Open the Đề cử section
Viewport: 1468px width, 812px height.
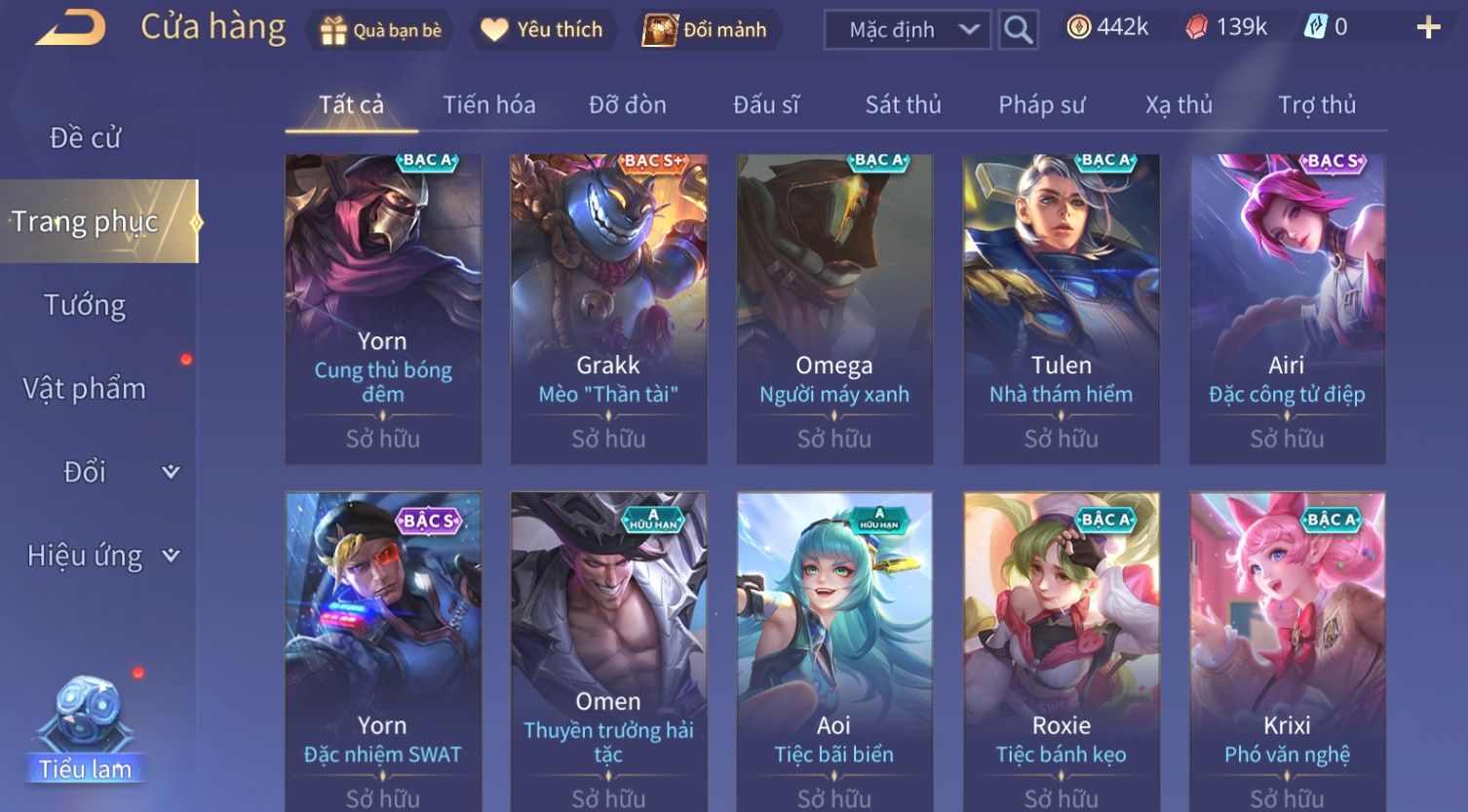click(86, 138)
